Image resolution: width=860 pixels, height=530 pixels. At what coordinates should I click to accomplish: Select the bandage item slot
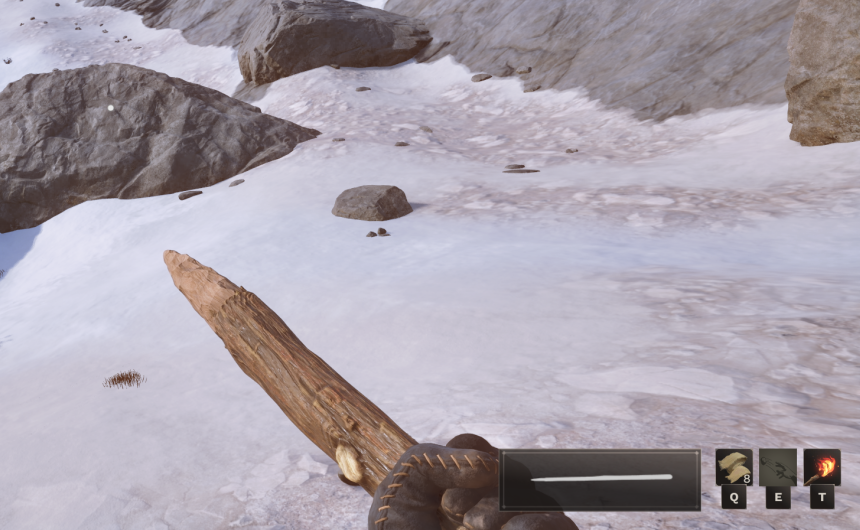coord(734,467)
